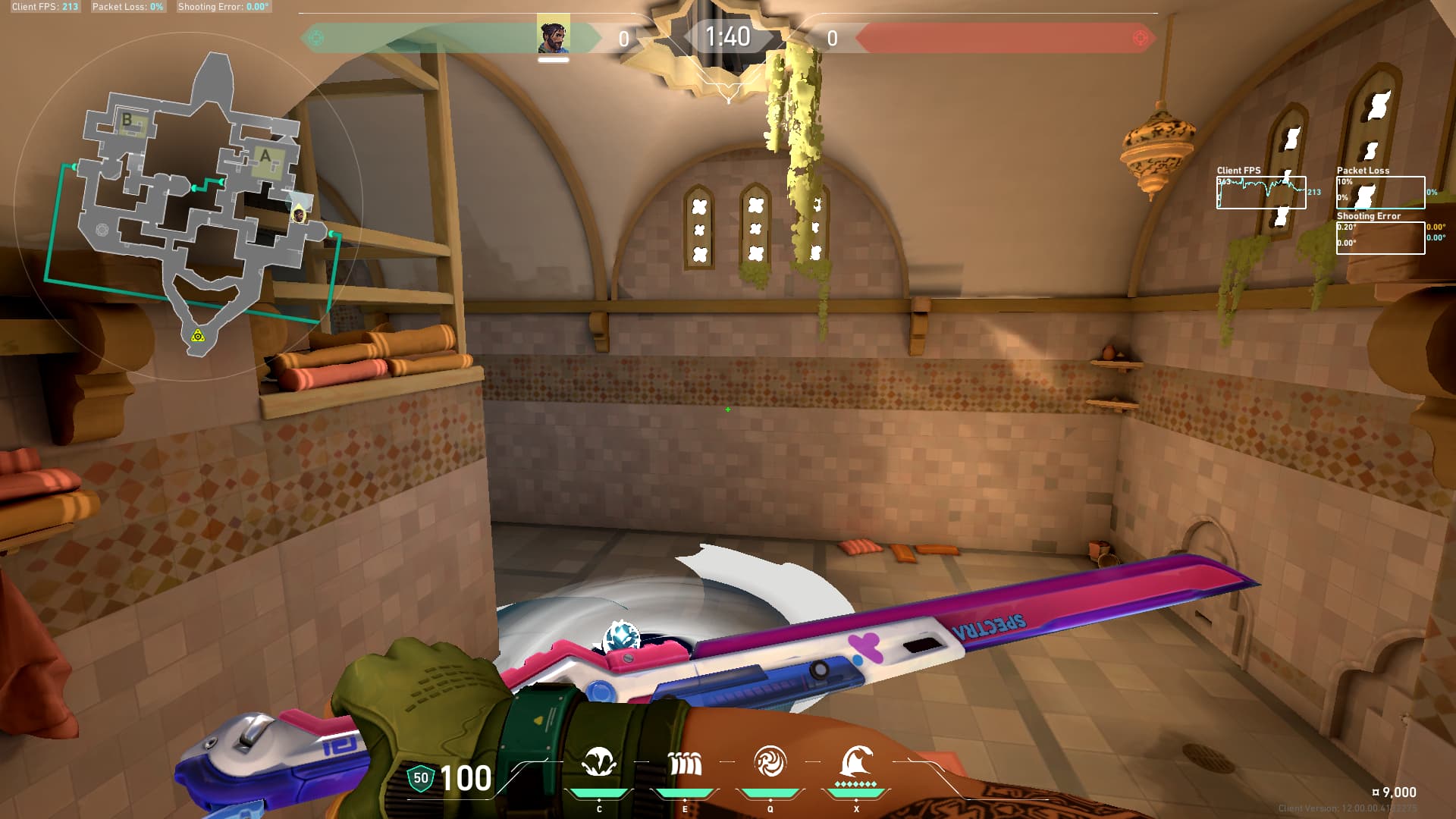The image size is (1456, 819).
Task: Click the Shooting Error graph panel
Action: (1380, 237)
